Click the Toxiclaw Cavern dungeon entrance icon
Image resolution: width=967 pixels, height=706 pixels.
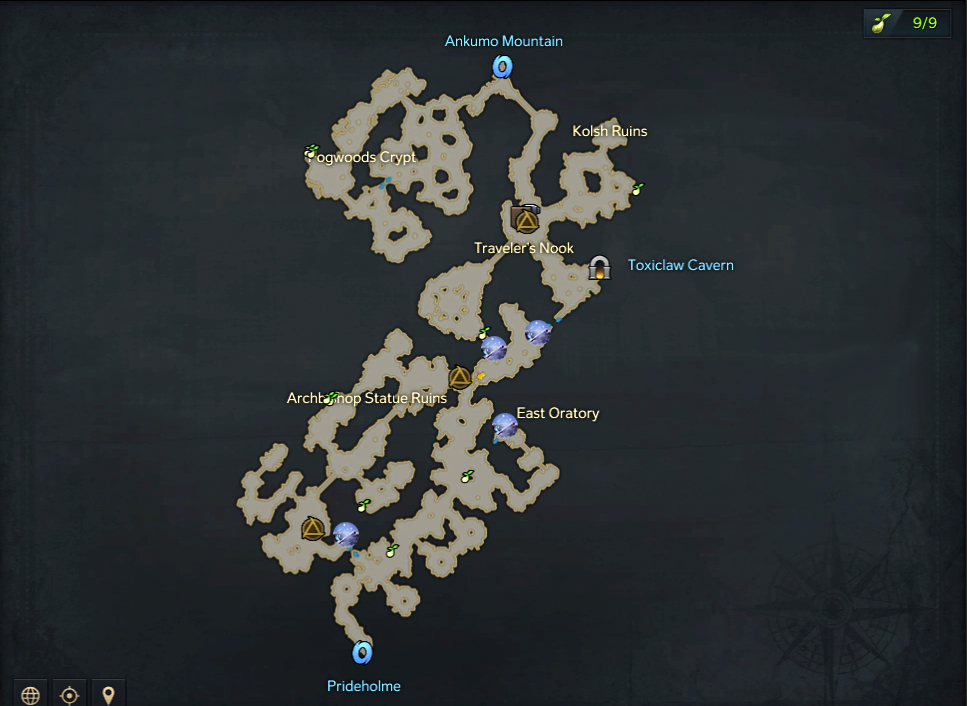pos(599,267)
